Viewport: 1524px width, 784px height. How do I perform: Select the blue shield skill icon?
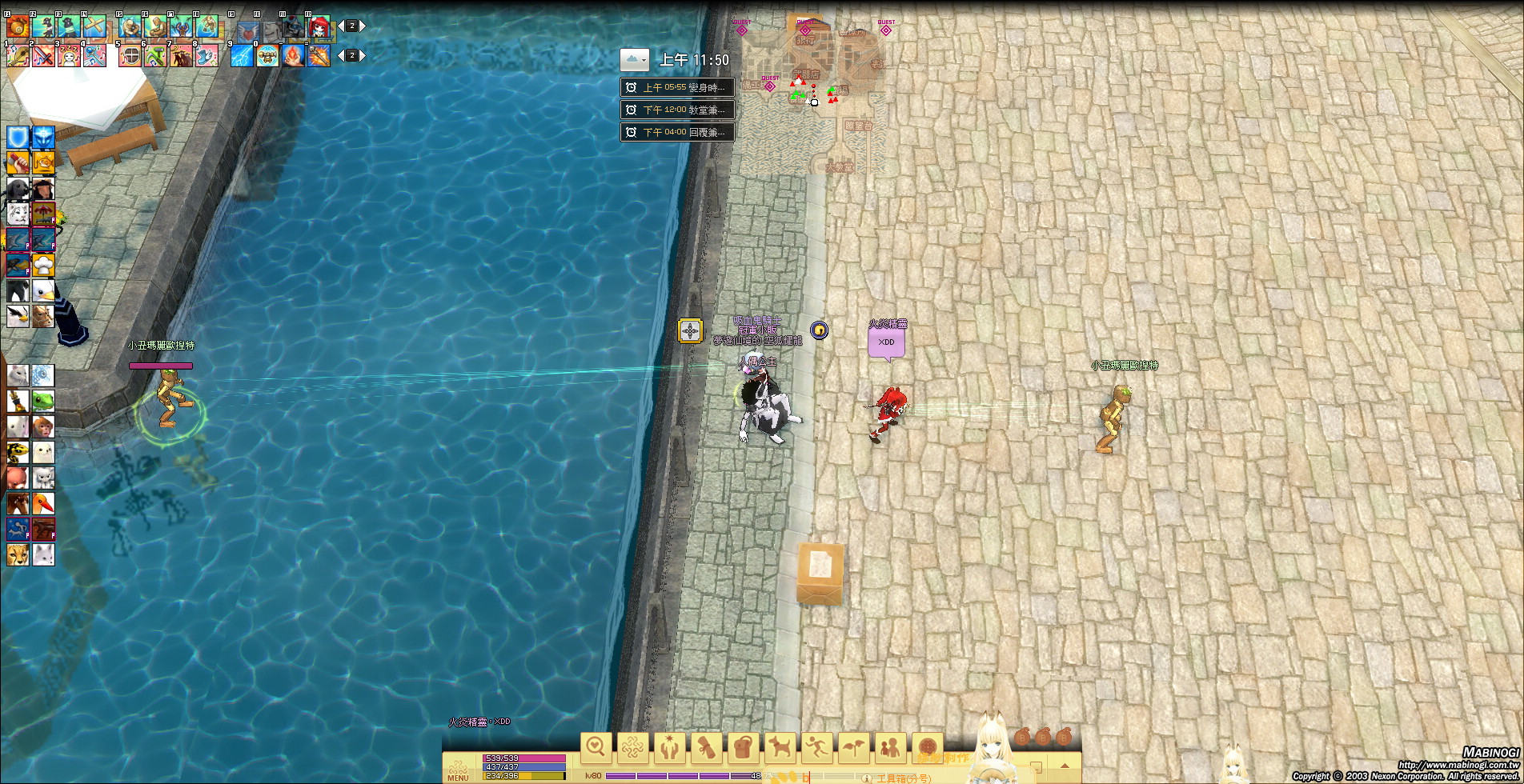[18, 138]
